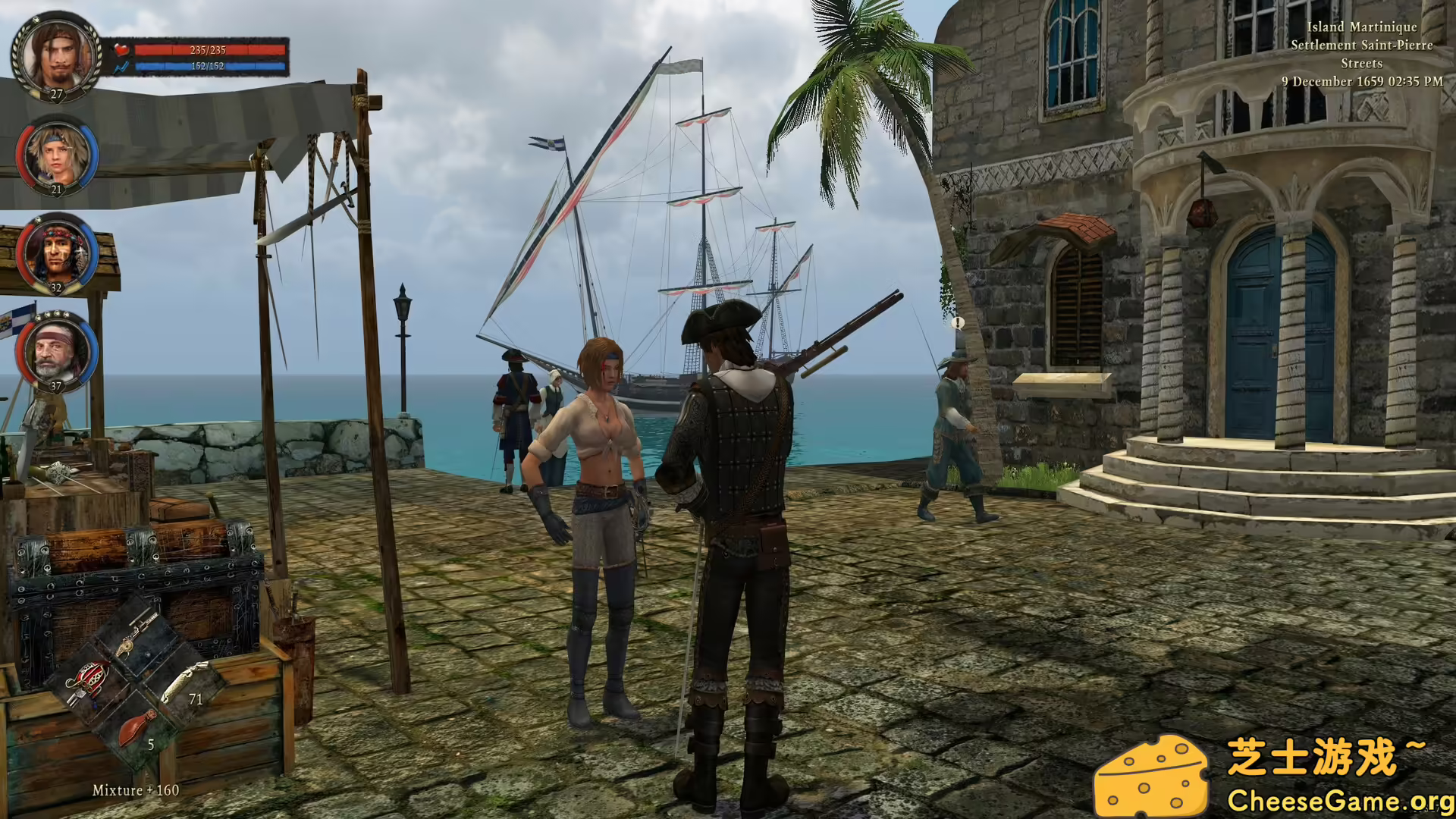Click the 9 December 1659 date display
Image resolution: width=1456 pixels, height=819 pixels.
tap(1360, 81)
